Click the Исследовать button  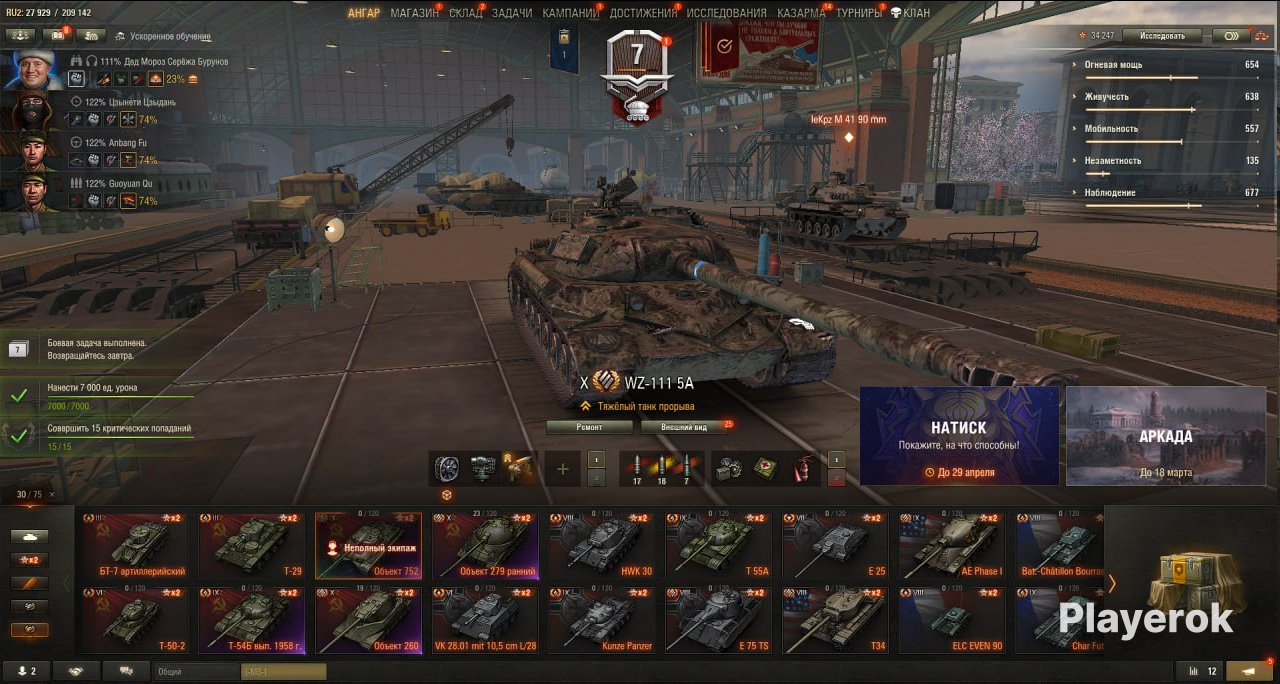tap(1161, 36)
